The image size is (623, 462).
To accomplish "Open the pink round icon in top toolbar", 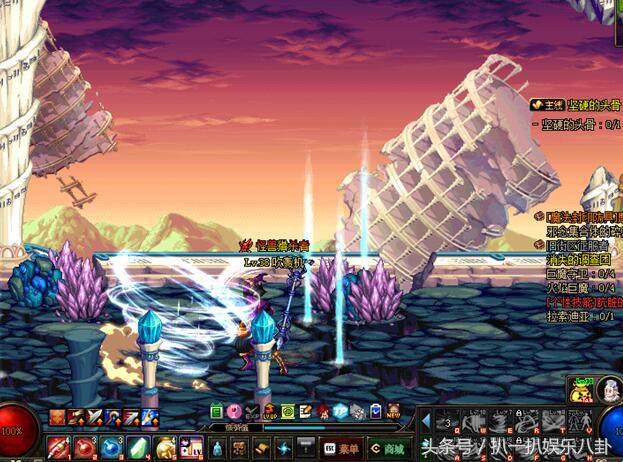I will (x=234, y=411).
